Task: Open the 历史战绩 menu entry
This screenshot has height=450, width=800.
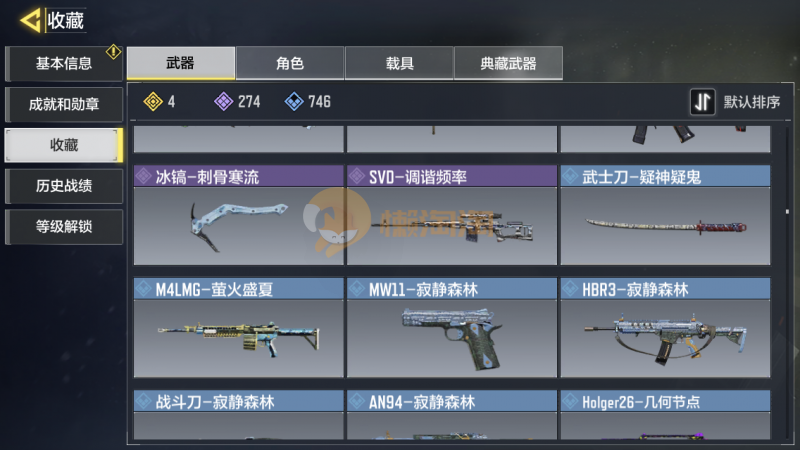Action: tap(63, 185)
